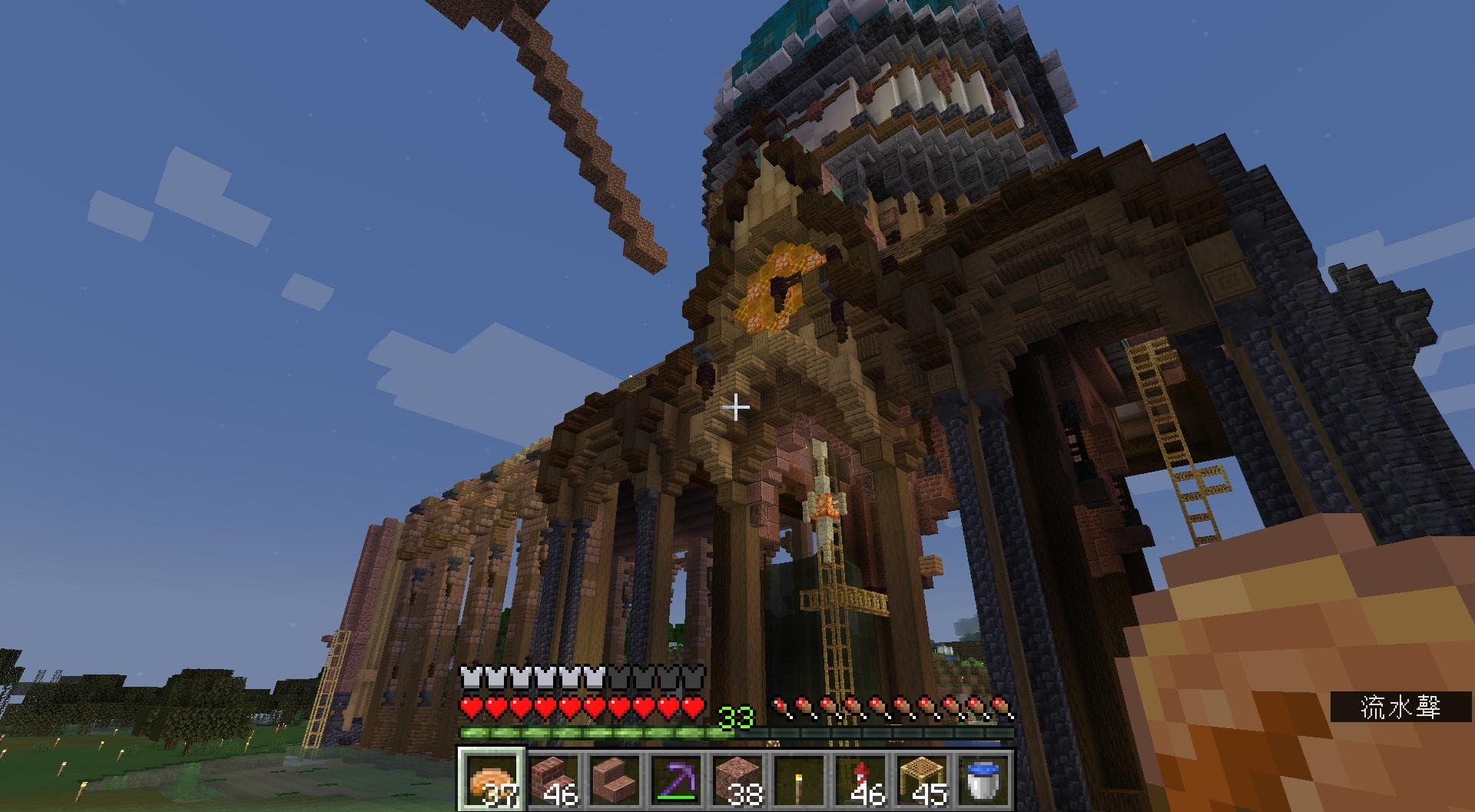Select the firework rocket slot
The image size is (1475, 812).
(x=860, y=779)
